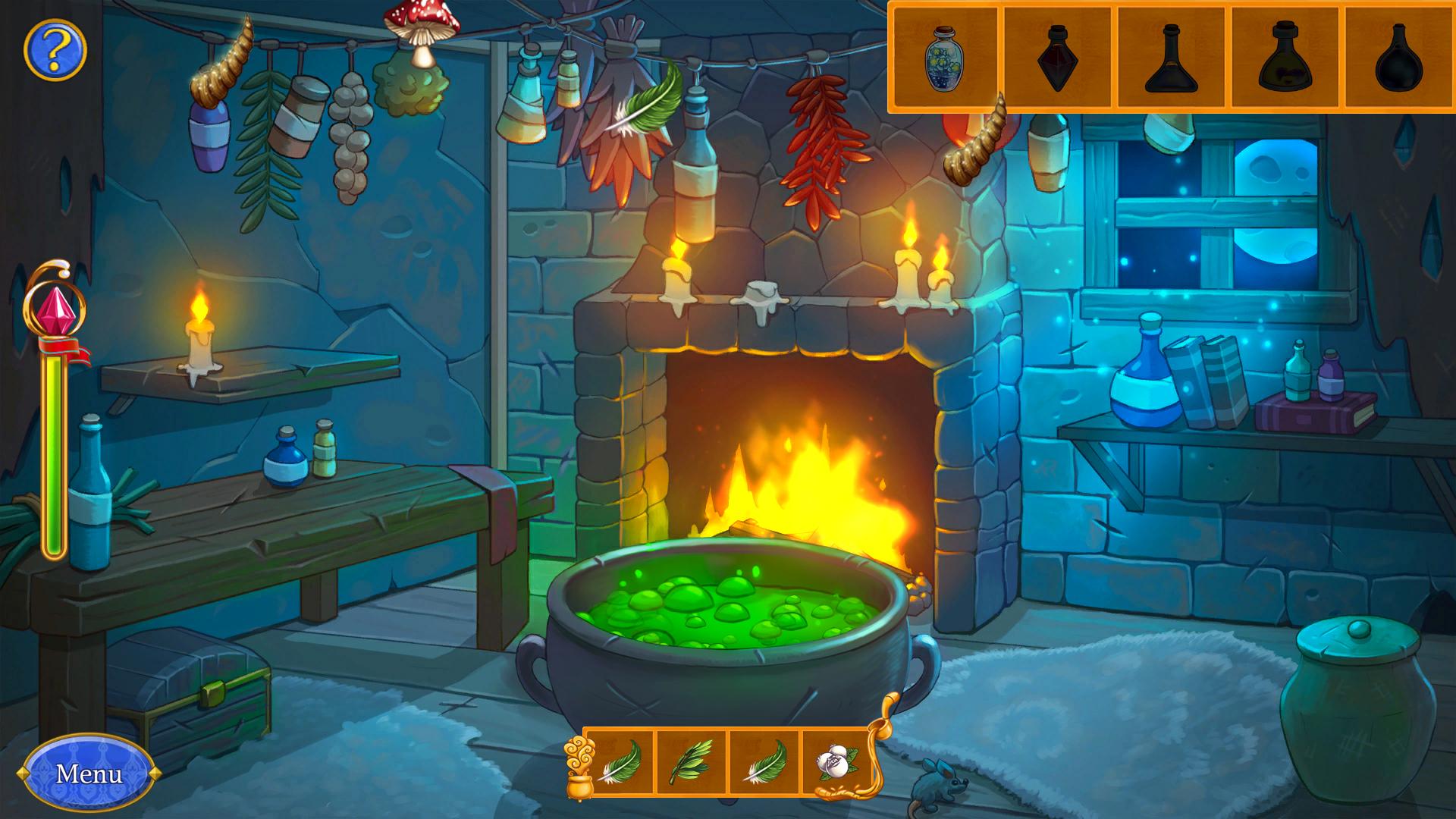Screen dimensions: 1456x819
Task: Select the leafy herb sprig ingredient slot
Action: [691, 762]
